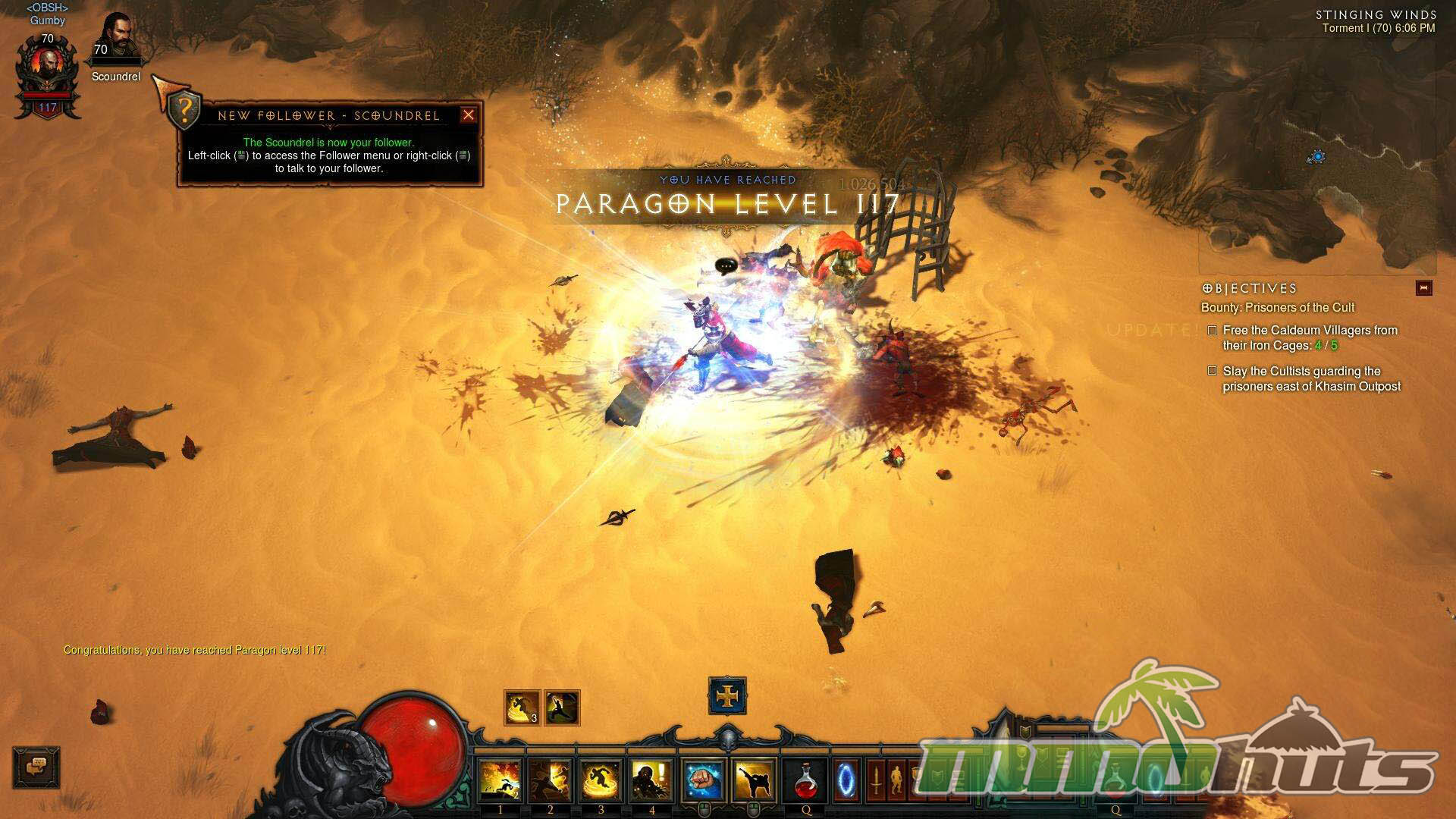Select the kick secondary attack skill
Screen dimensions: 1456x819
point(755,781)
